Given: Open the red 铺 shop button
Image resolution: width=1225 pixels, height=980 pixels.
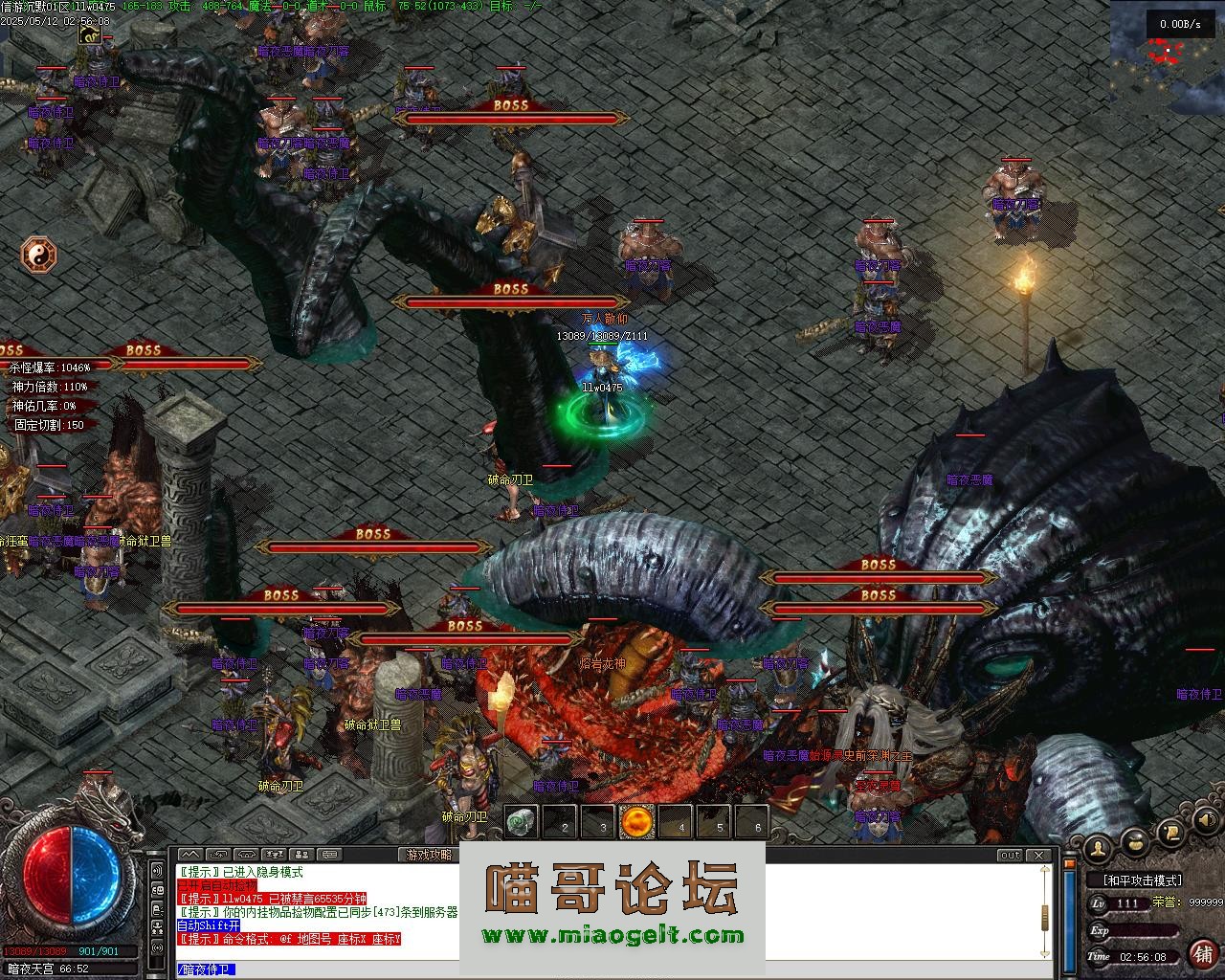Looking at the screenshot, I should tap(1202, 953).
